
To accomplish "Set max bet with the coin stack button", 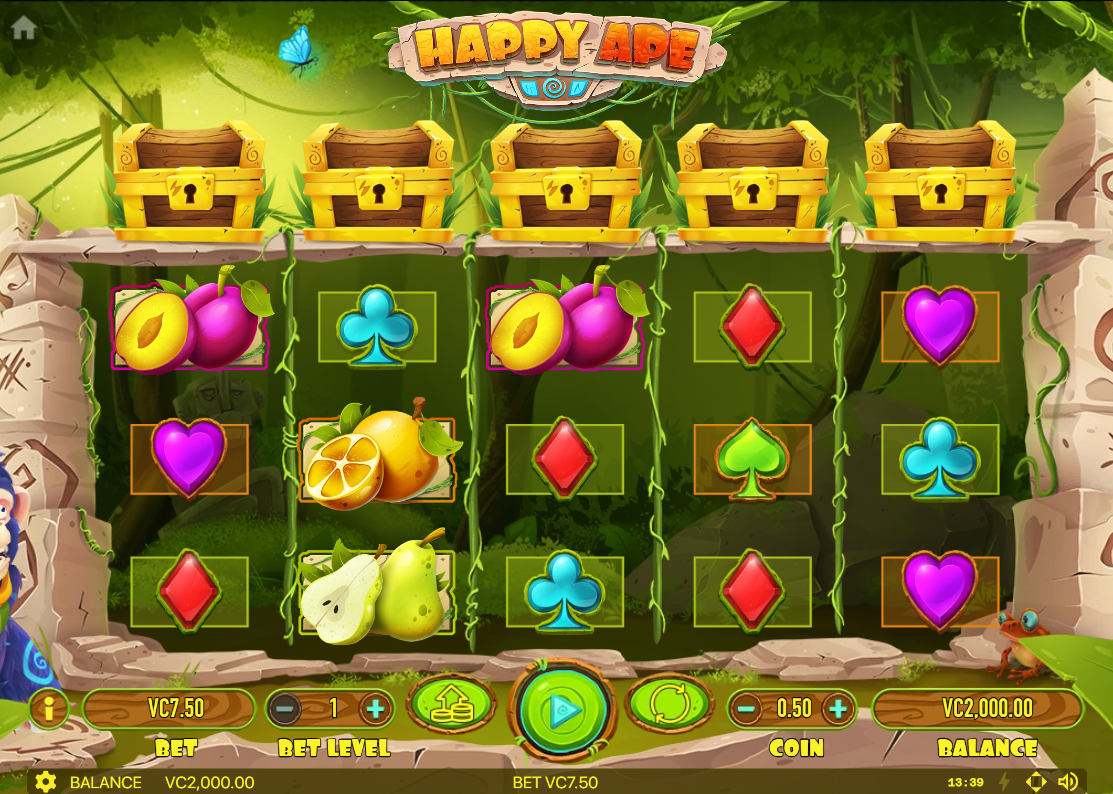I will point(451,706).
